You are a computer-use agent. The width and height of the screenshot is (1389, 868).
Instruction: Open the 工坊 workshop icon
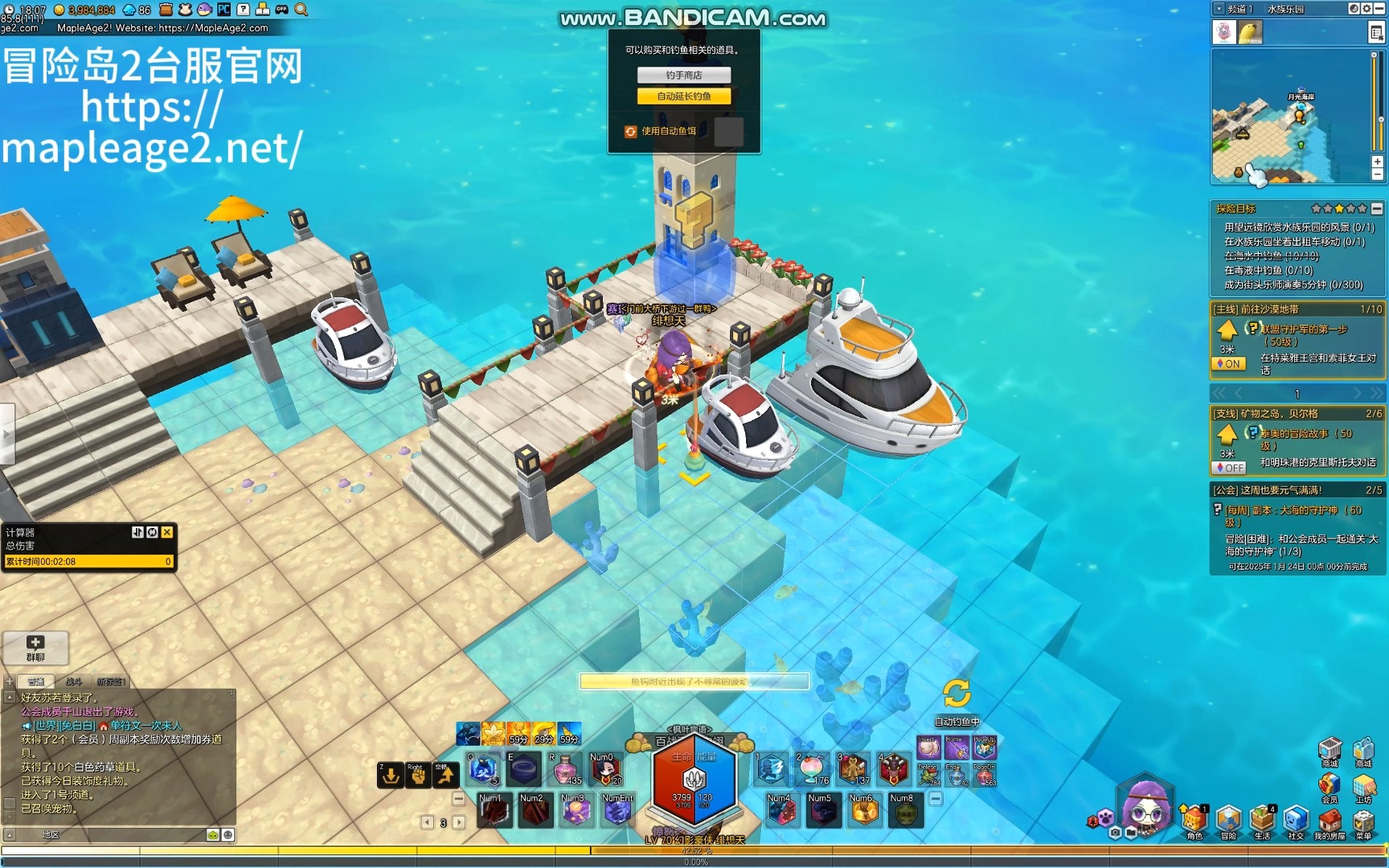point(1363,786)
